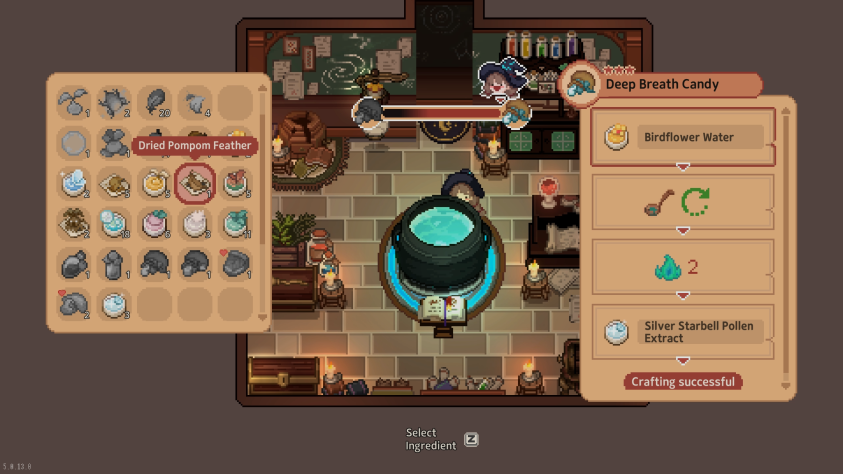Choose the glowing blue crystal bowl ingredient
Viewport: 843px width, 474px height.
pos(74,183)
